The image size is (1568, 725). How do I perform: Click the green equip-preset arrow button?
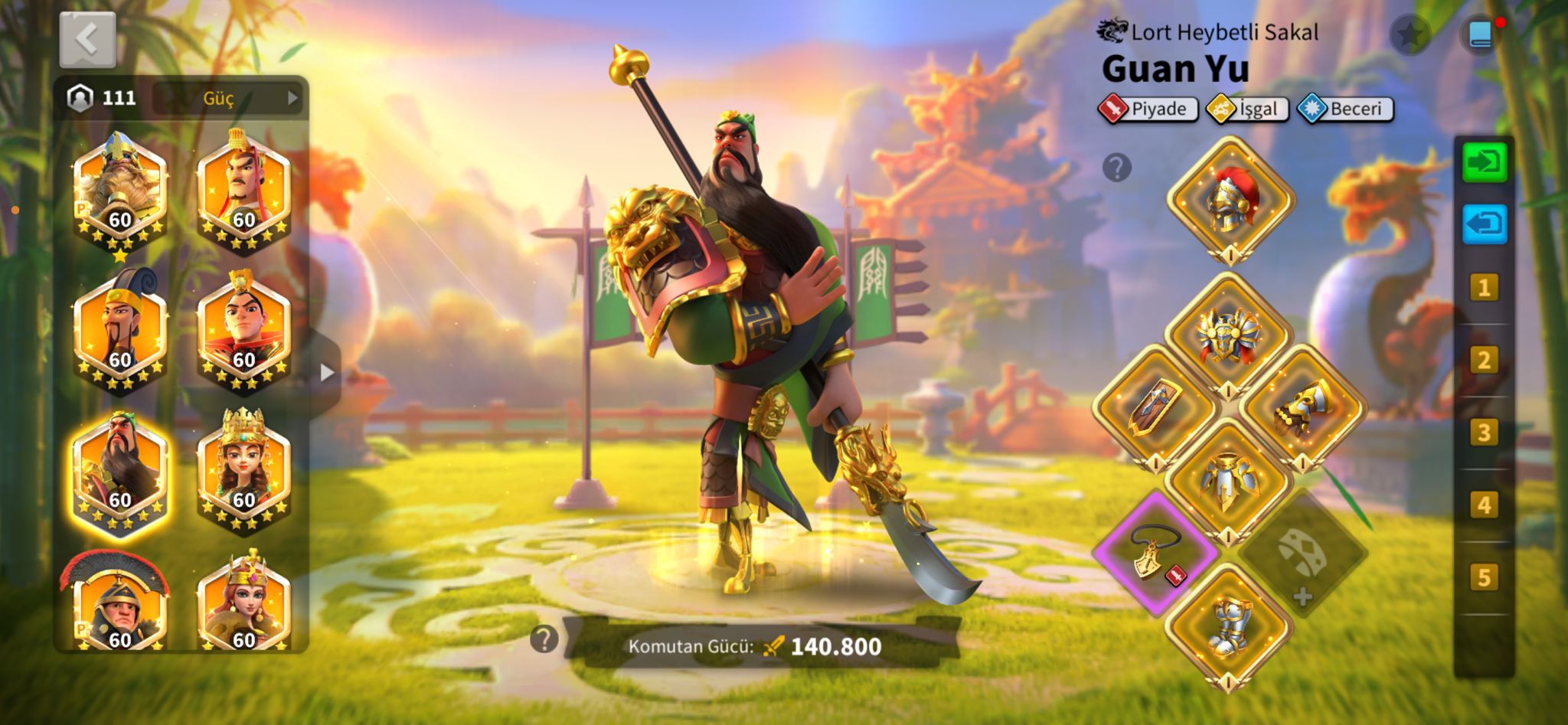[x=1484, y=162]
